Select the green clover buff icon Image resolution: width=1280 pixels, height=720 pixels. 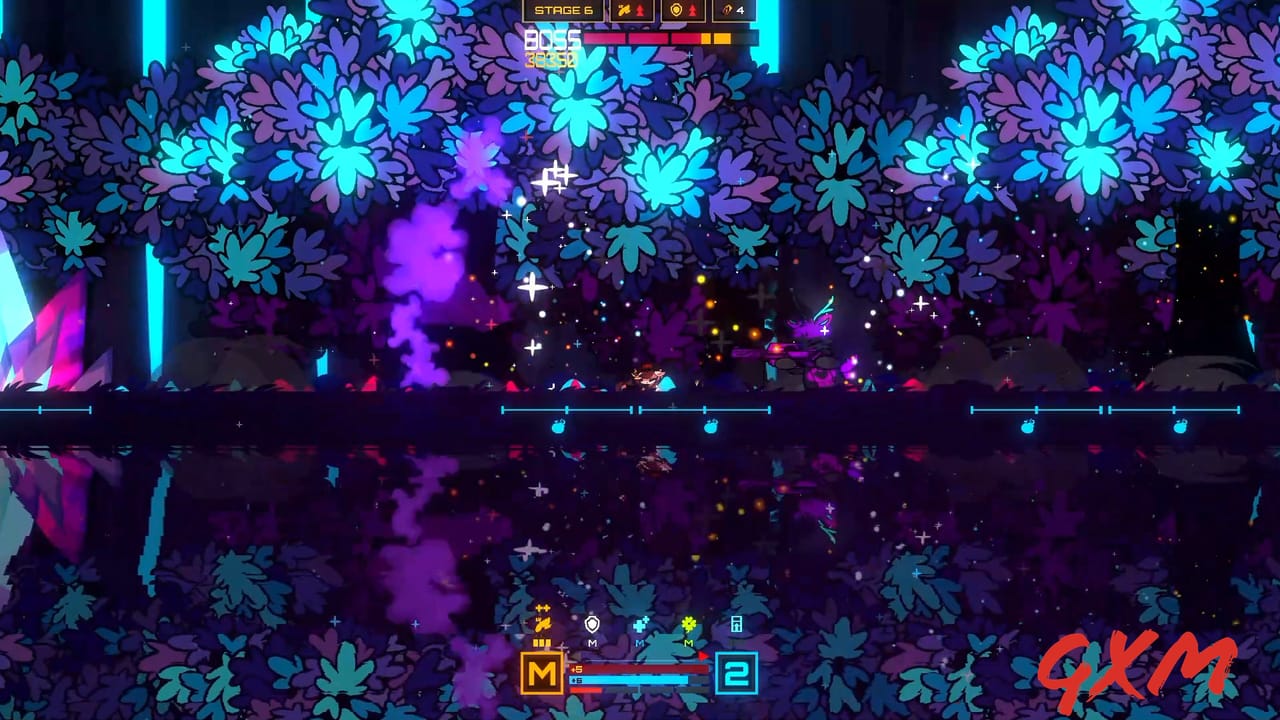689,625
